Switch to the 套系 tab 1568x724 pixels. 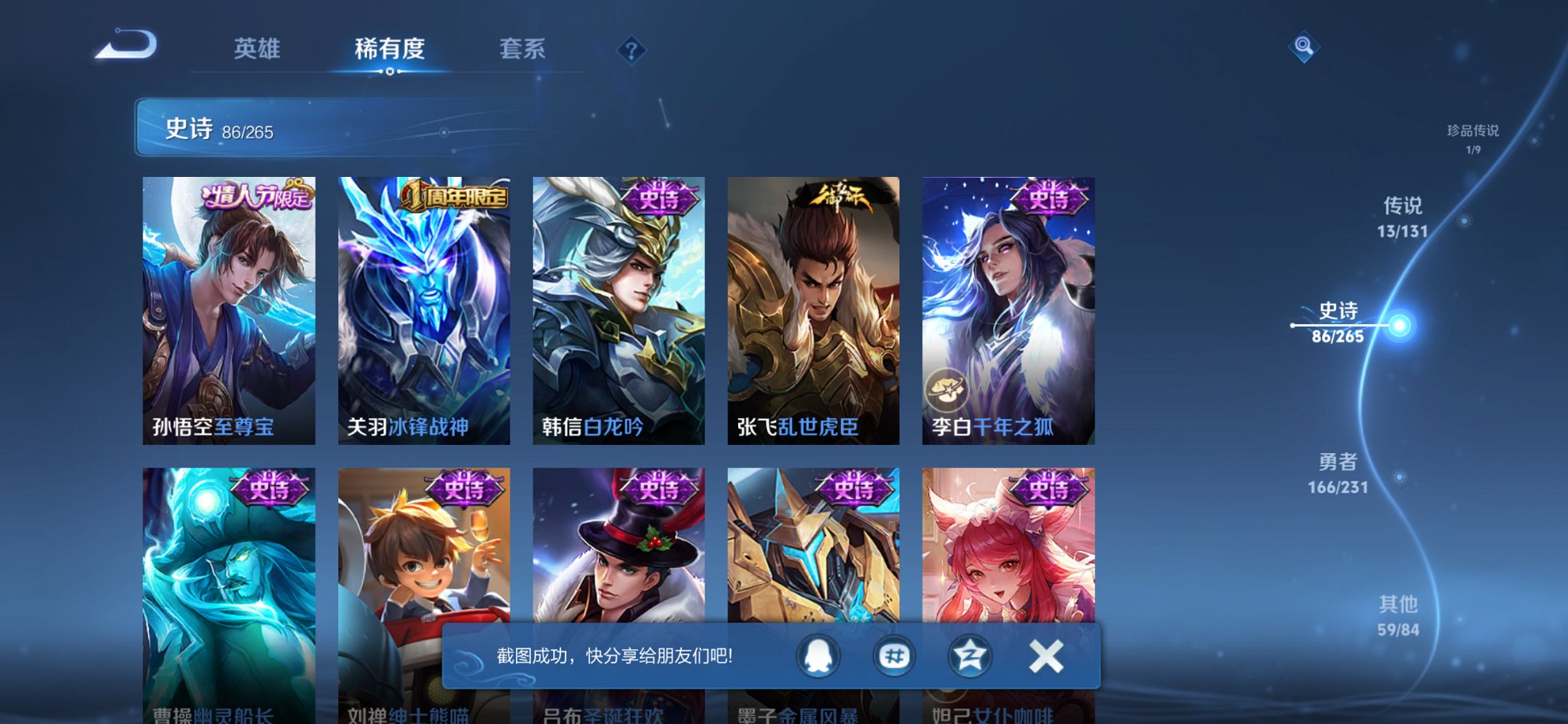[523, 50]
